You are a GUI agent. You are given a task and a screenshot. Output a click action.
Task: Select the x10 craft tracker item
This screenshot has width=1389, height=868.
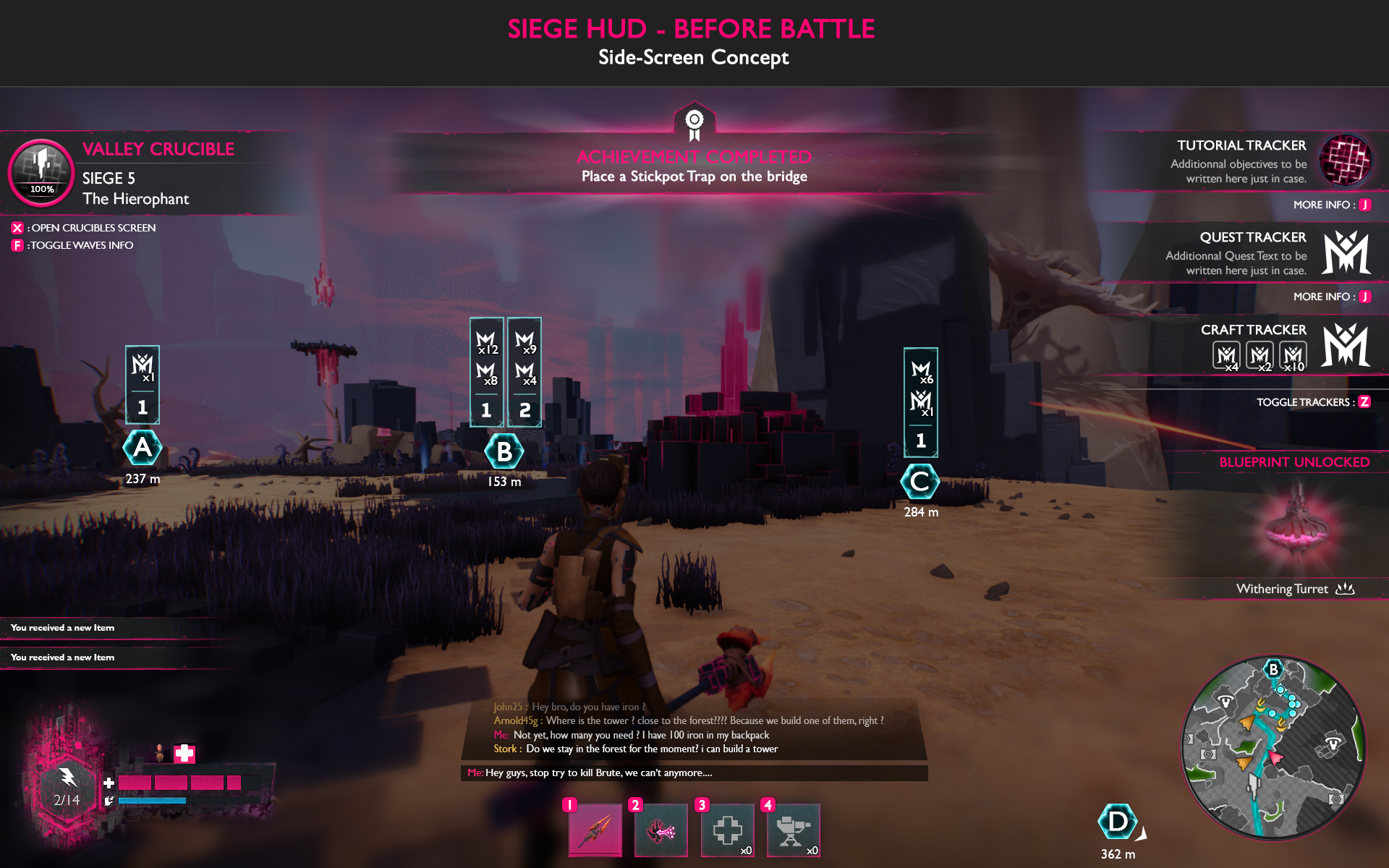(1293, 356)
